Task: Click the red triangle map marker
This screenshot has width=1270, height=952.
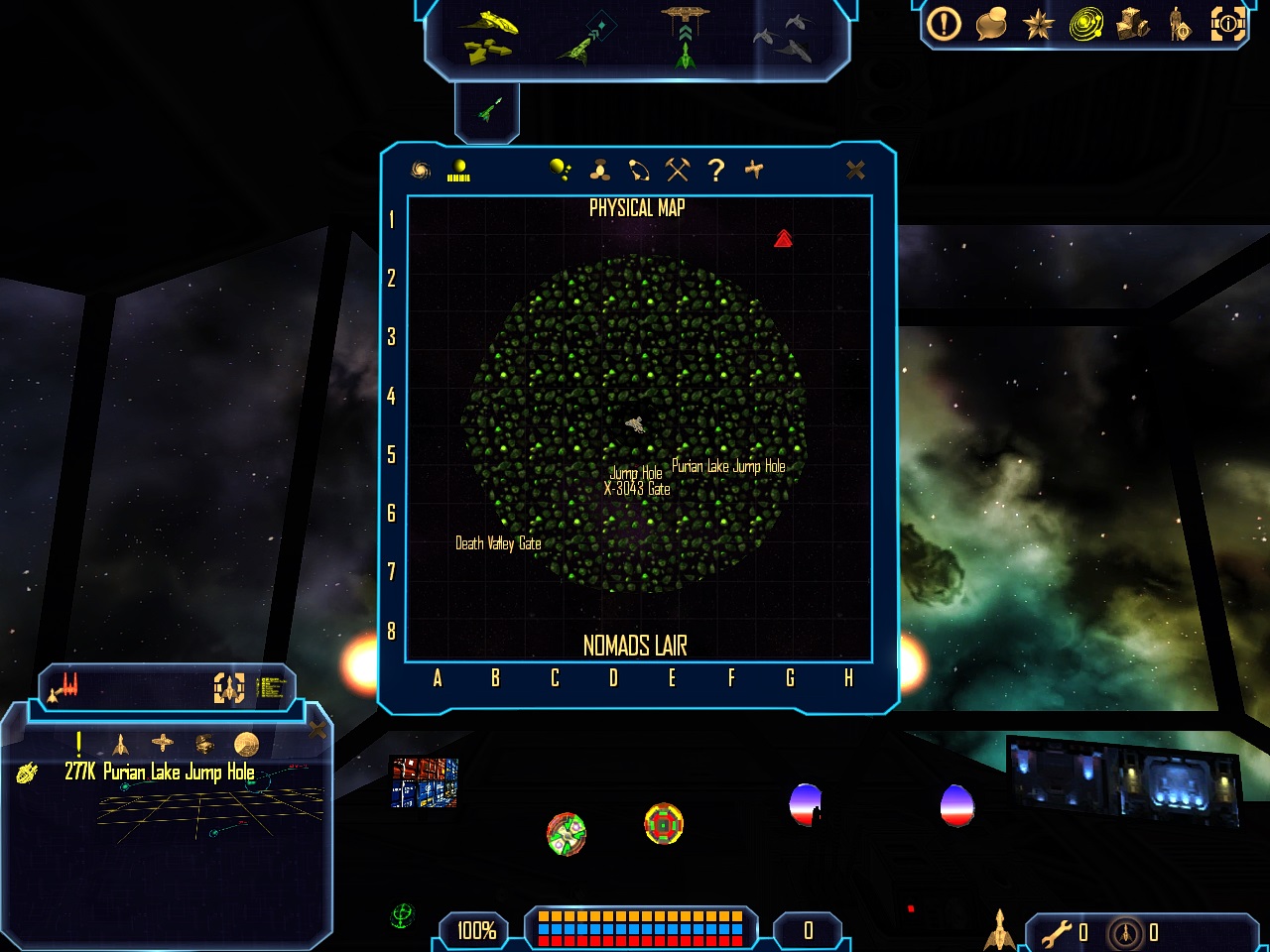Action: (783, 239)
